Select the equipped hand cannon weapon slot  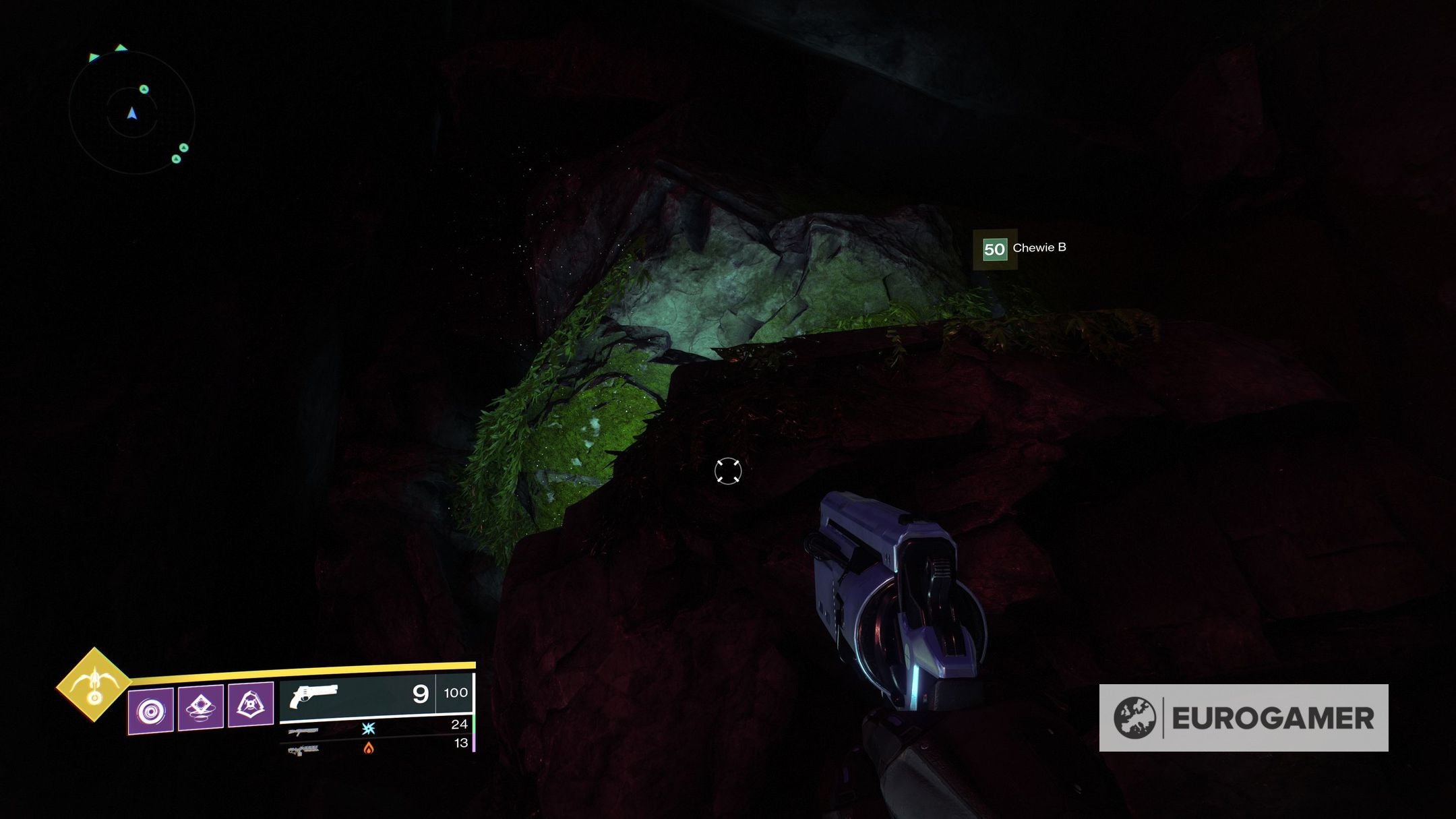[x=376, y=694]
